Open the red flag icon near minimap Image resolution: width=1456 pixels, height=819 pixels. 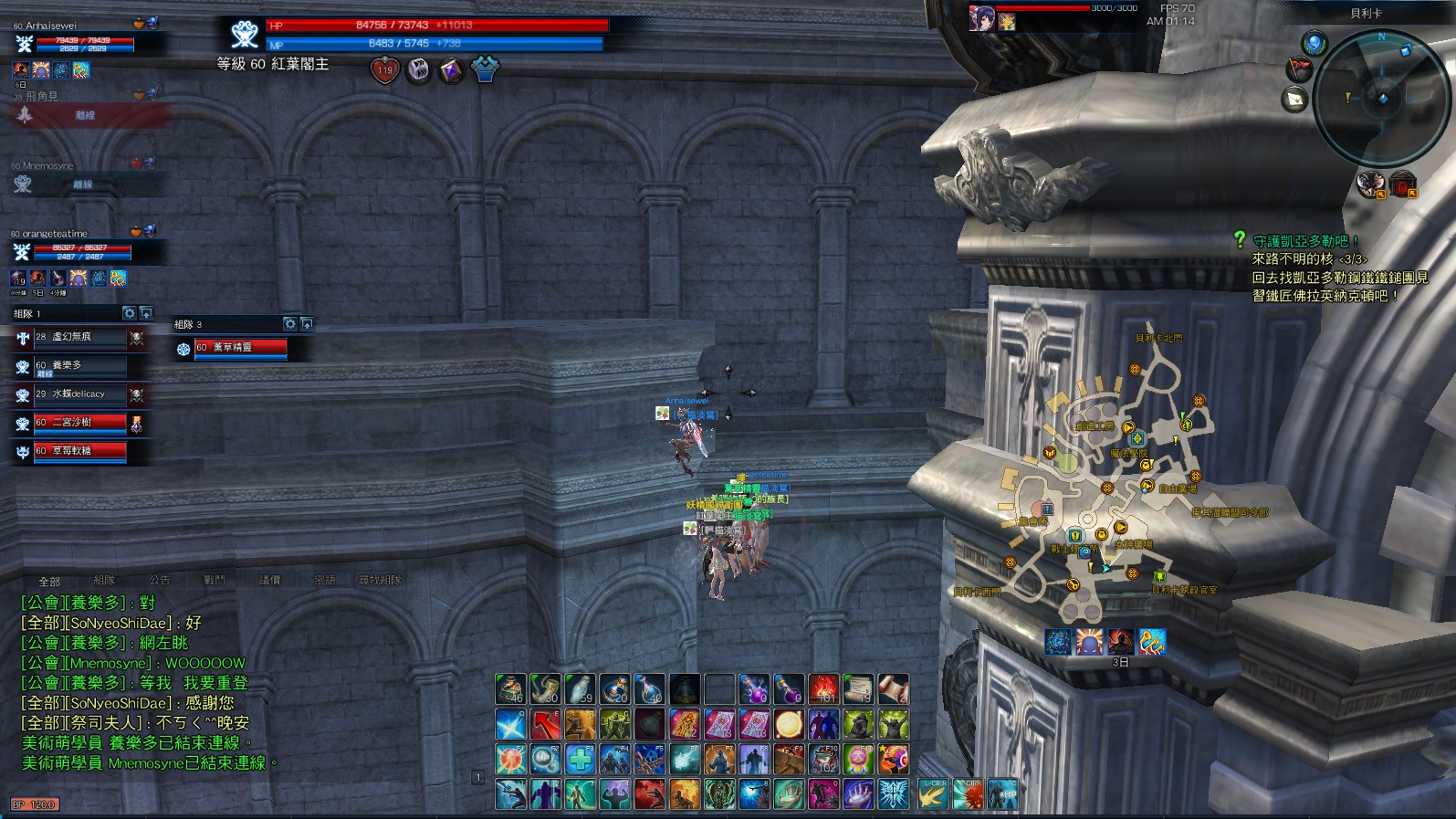(1298, 68)
